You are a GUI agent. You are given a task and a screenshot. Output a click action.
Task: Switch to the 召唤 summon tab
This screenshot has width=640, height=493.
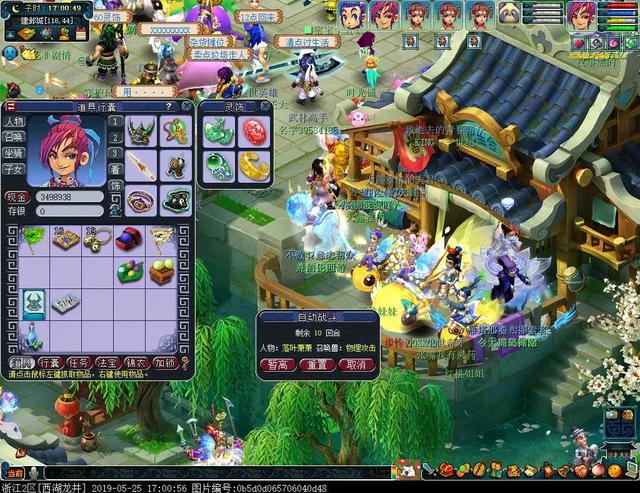tap(14, 137)
